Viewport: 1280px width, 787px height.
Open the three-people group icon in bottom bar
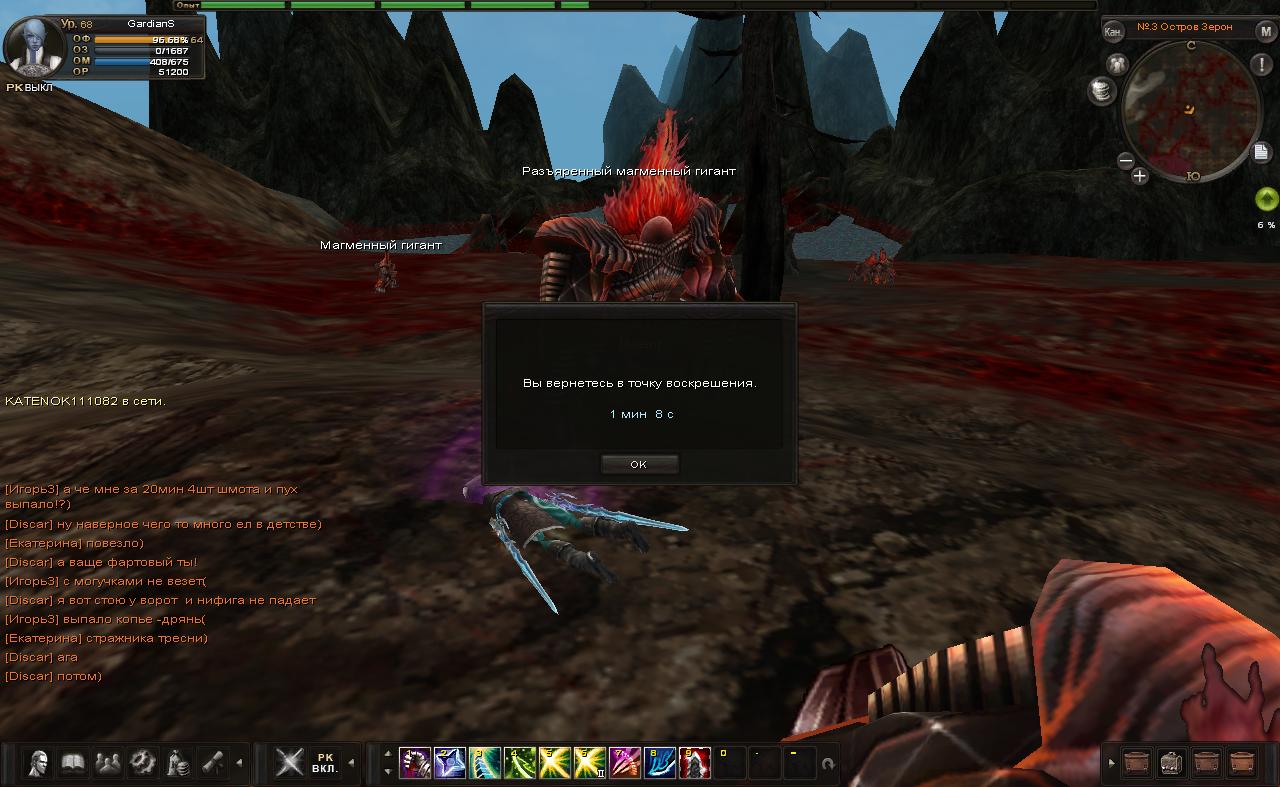tap(107, 763)
